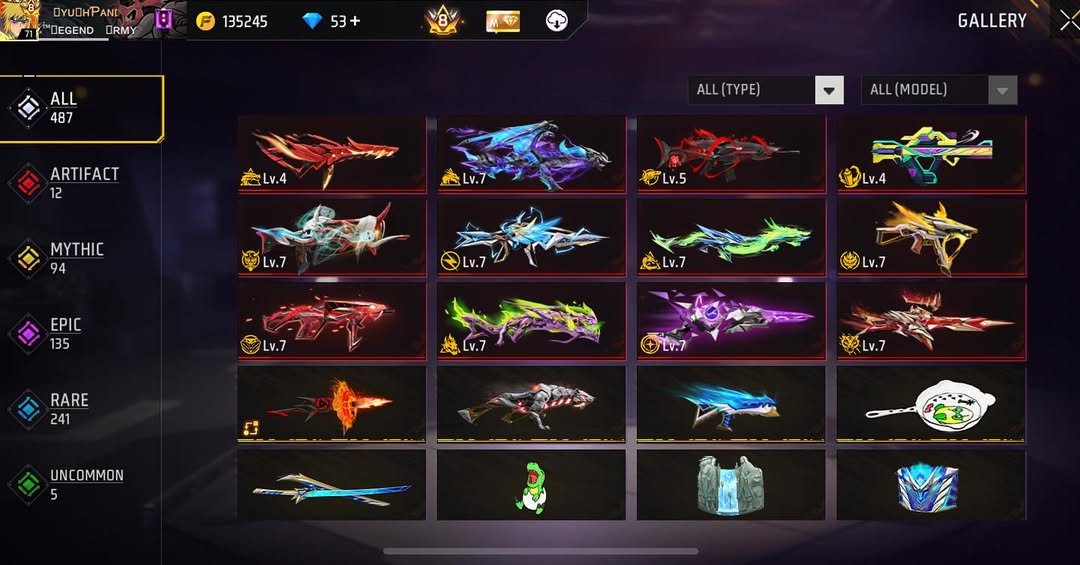Open the gold number 8 rank badge
The width and height of the screenshot is (1080, 565).
[x=443, y=20]
